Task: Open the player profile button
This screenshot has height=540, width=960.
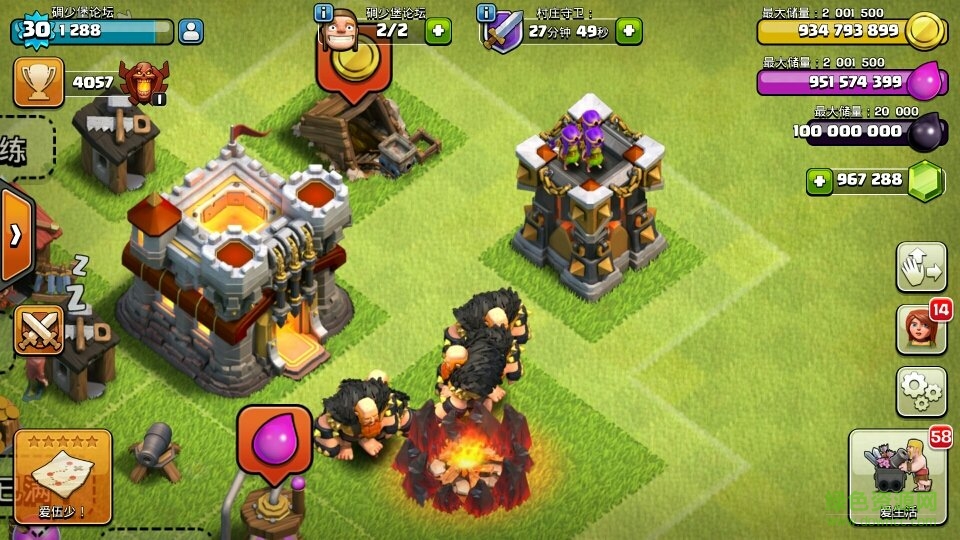Action: [x=191, y=31]
